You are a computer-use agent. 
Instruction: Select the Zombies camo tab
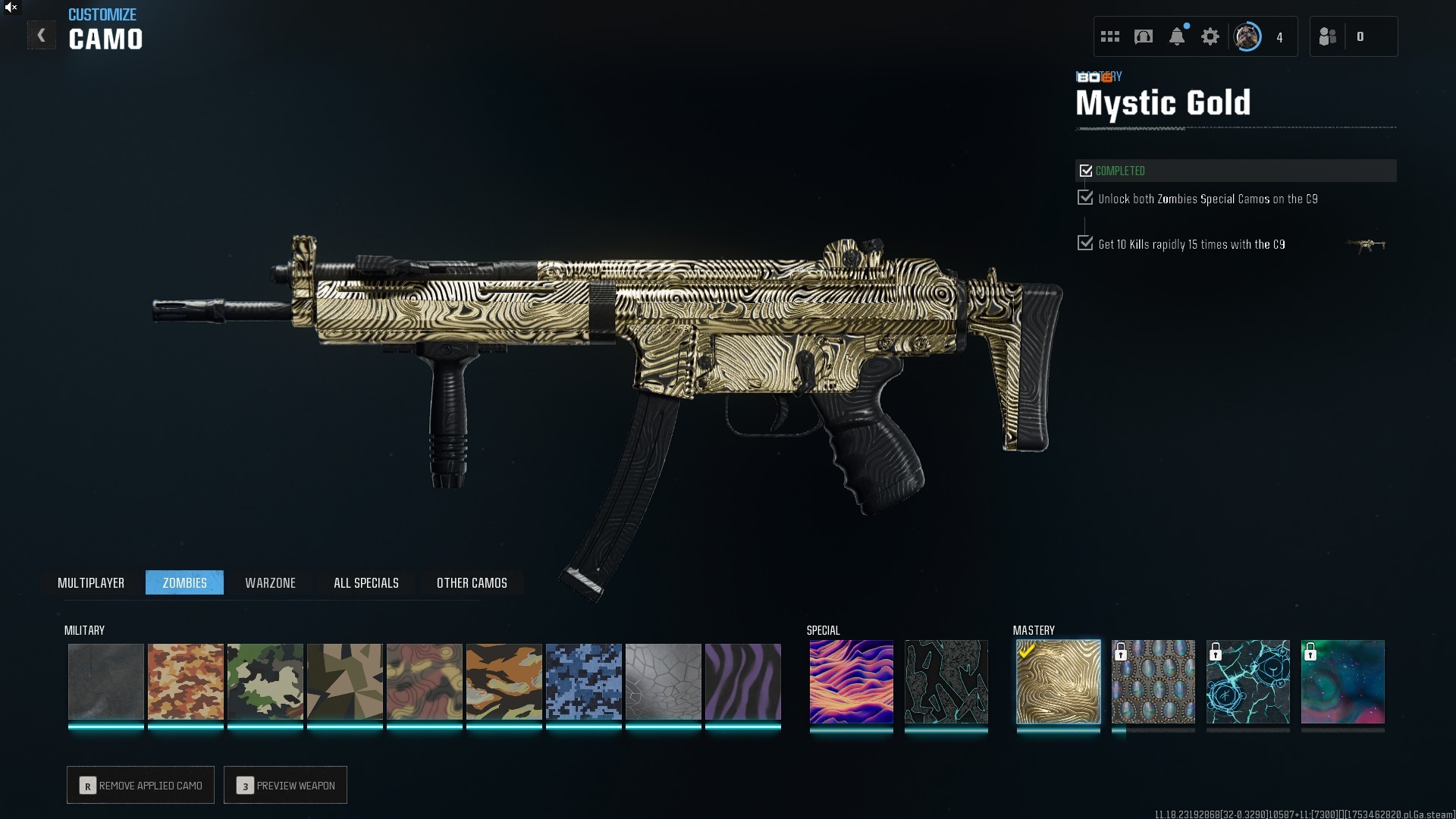point(184,582)
